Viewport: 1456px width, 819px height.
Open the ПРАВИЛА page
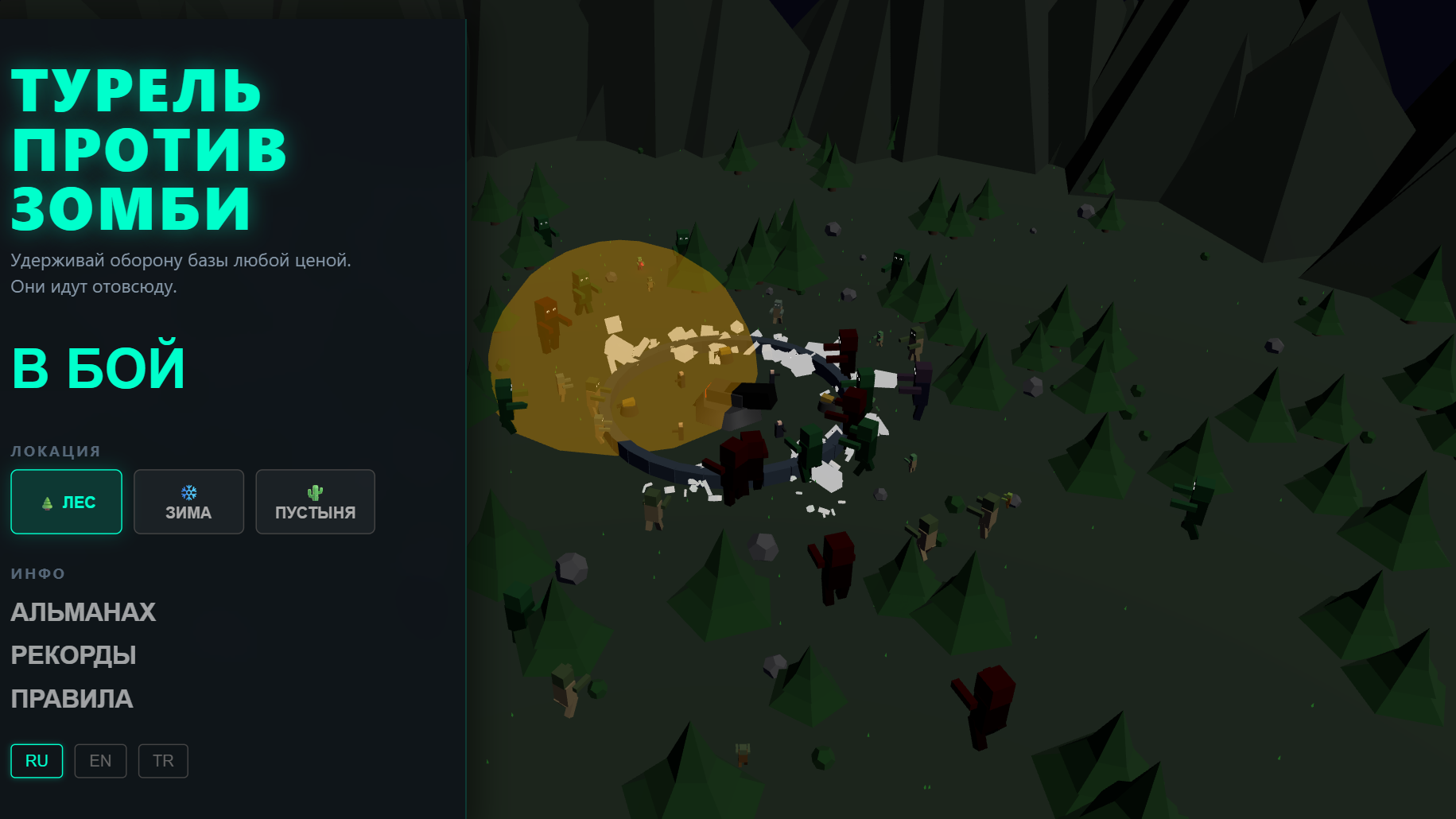point(72,699)
